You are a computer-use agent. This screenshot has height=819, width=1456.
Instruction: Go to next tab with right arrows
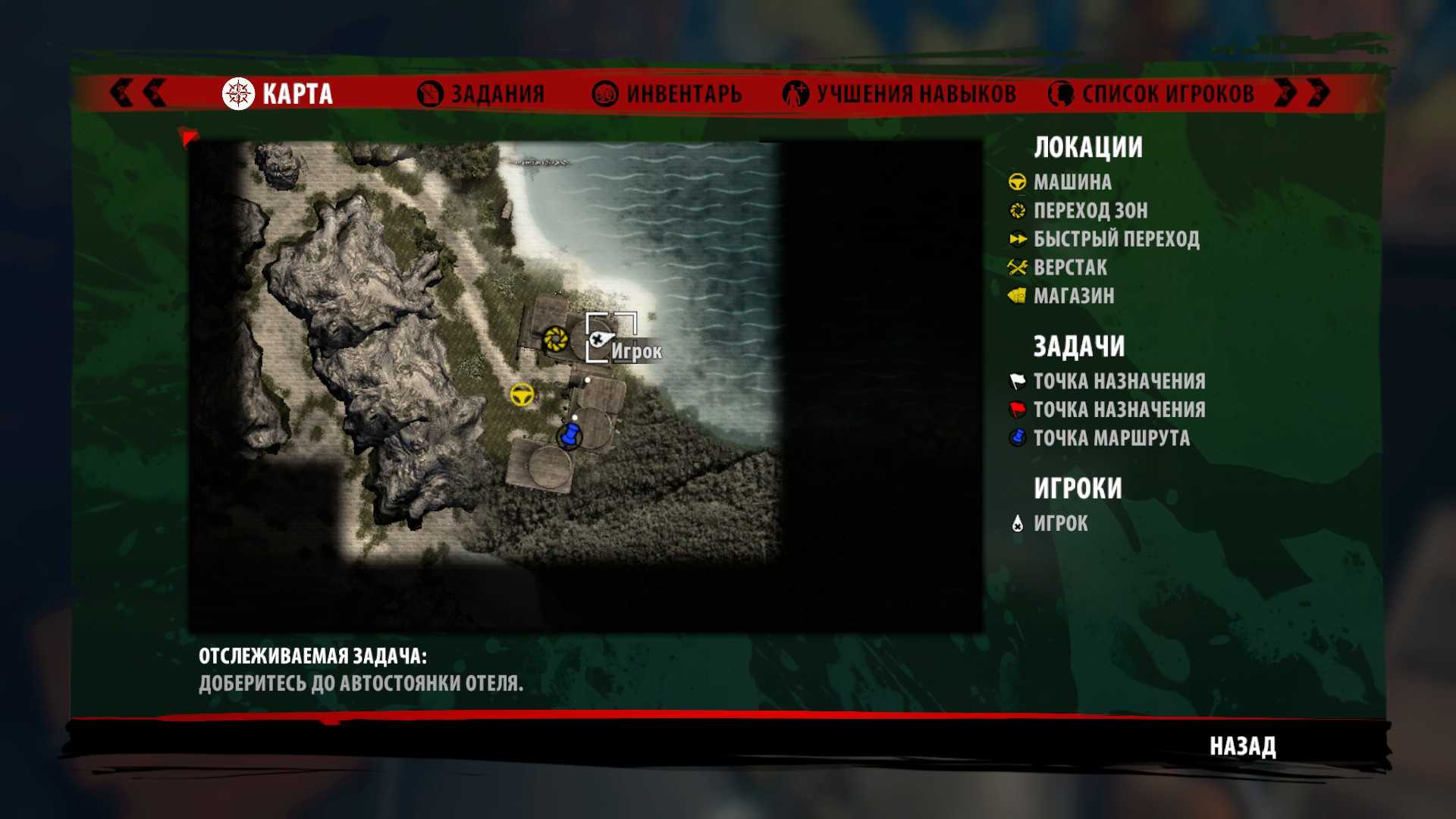pos(1301,93)
